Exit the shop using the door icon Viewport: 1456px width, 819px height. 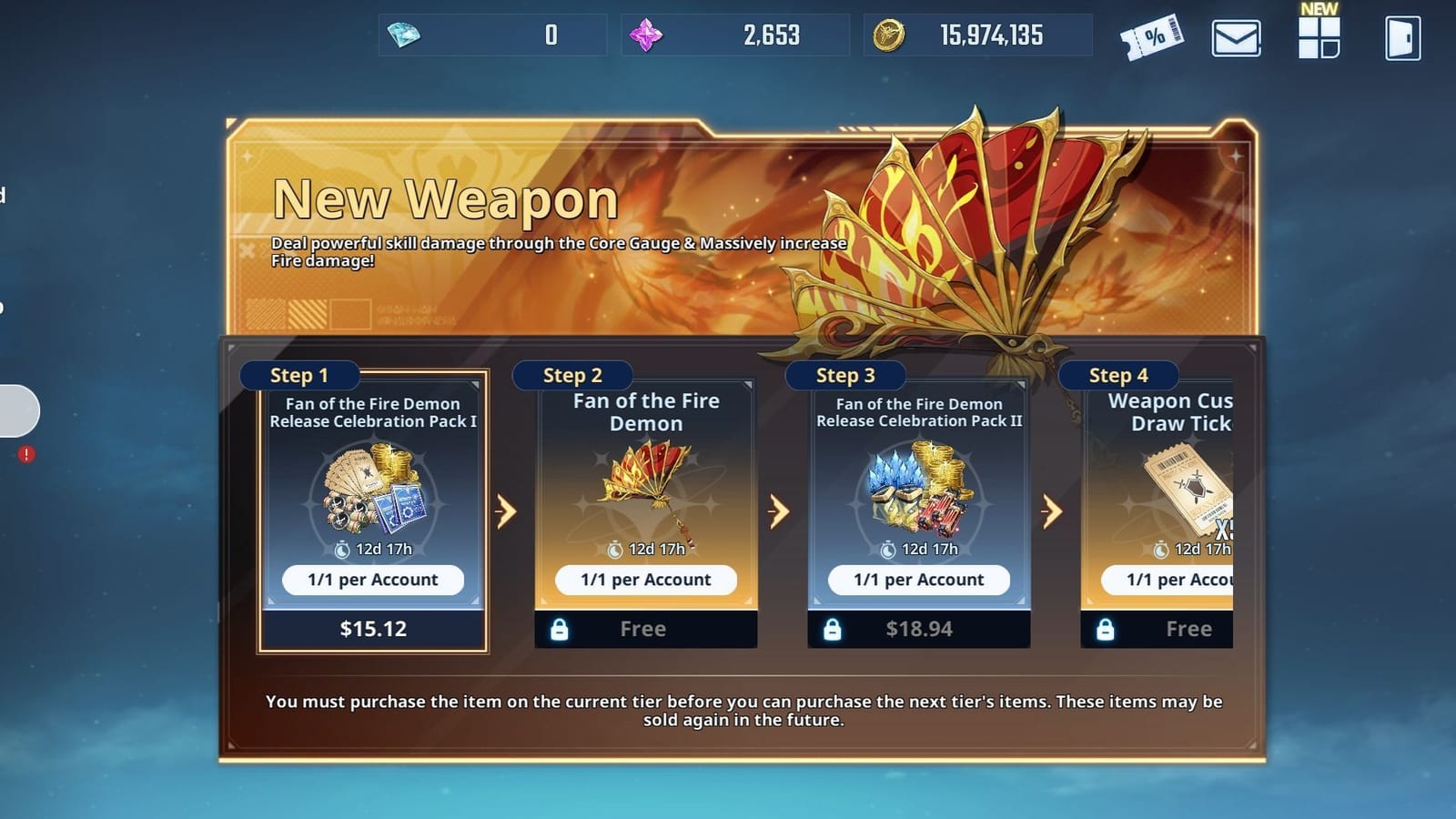coord(1401,36)
